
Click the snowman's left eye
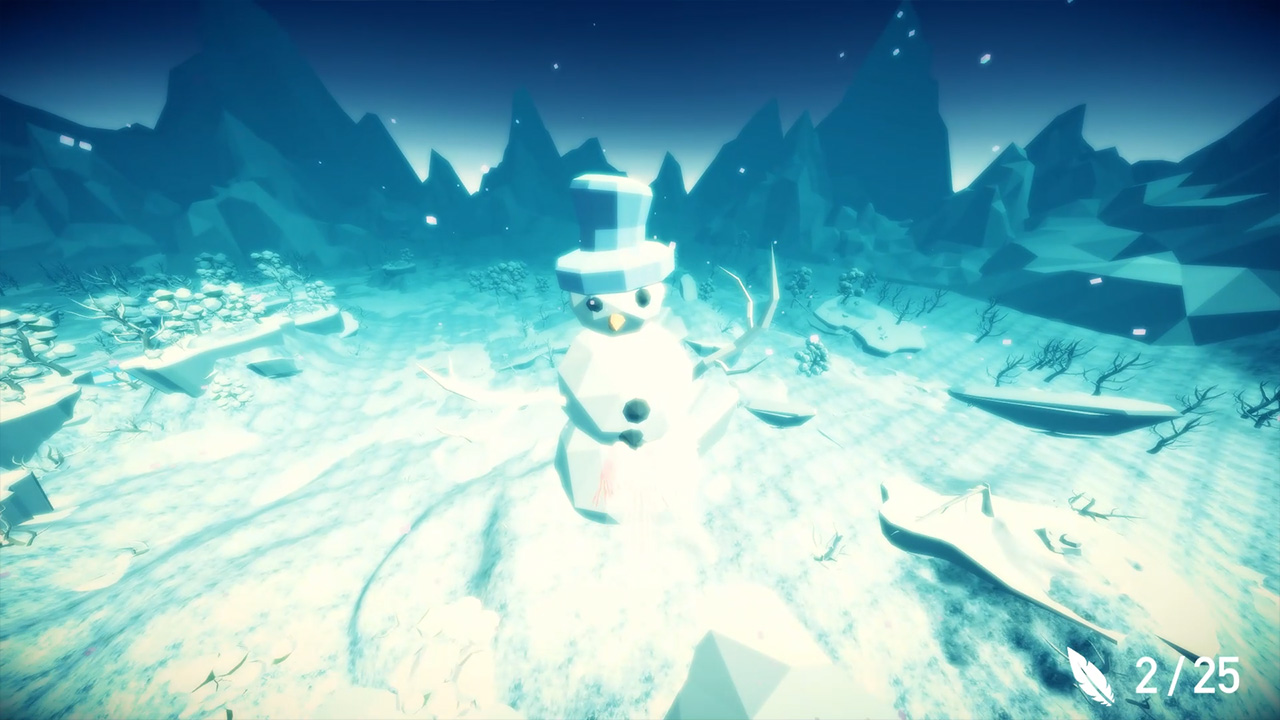click(x=595, y=305)
